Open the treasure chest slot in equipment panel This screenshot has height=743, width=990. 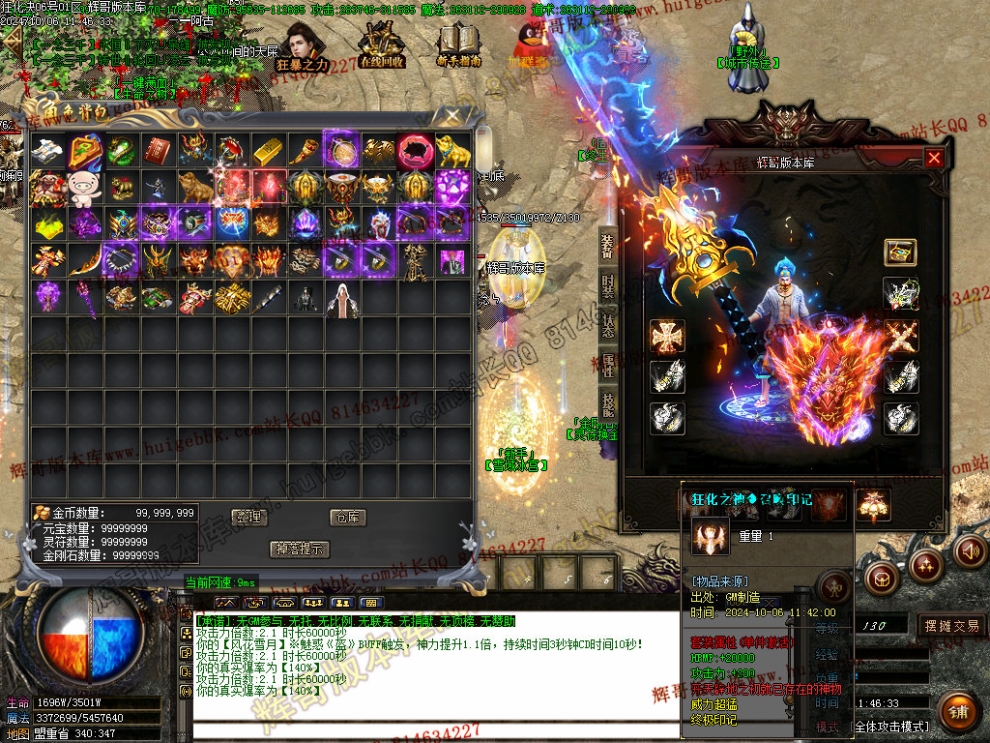coord(900,252)
